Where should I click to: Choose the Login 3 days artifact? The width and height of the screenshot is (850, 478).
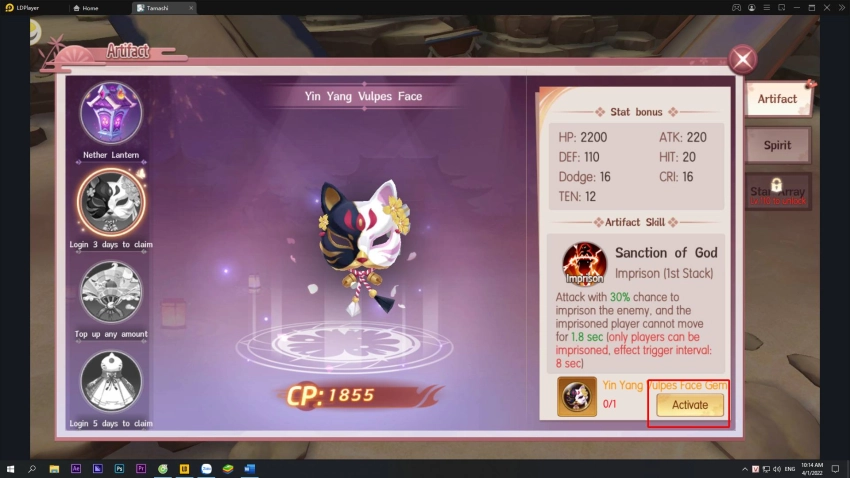[x=111, y=202]
